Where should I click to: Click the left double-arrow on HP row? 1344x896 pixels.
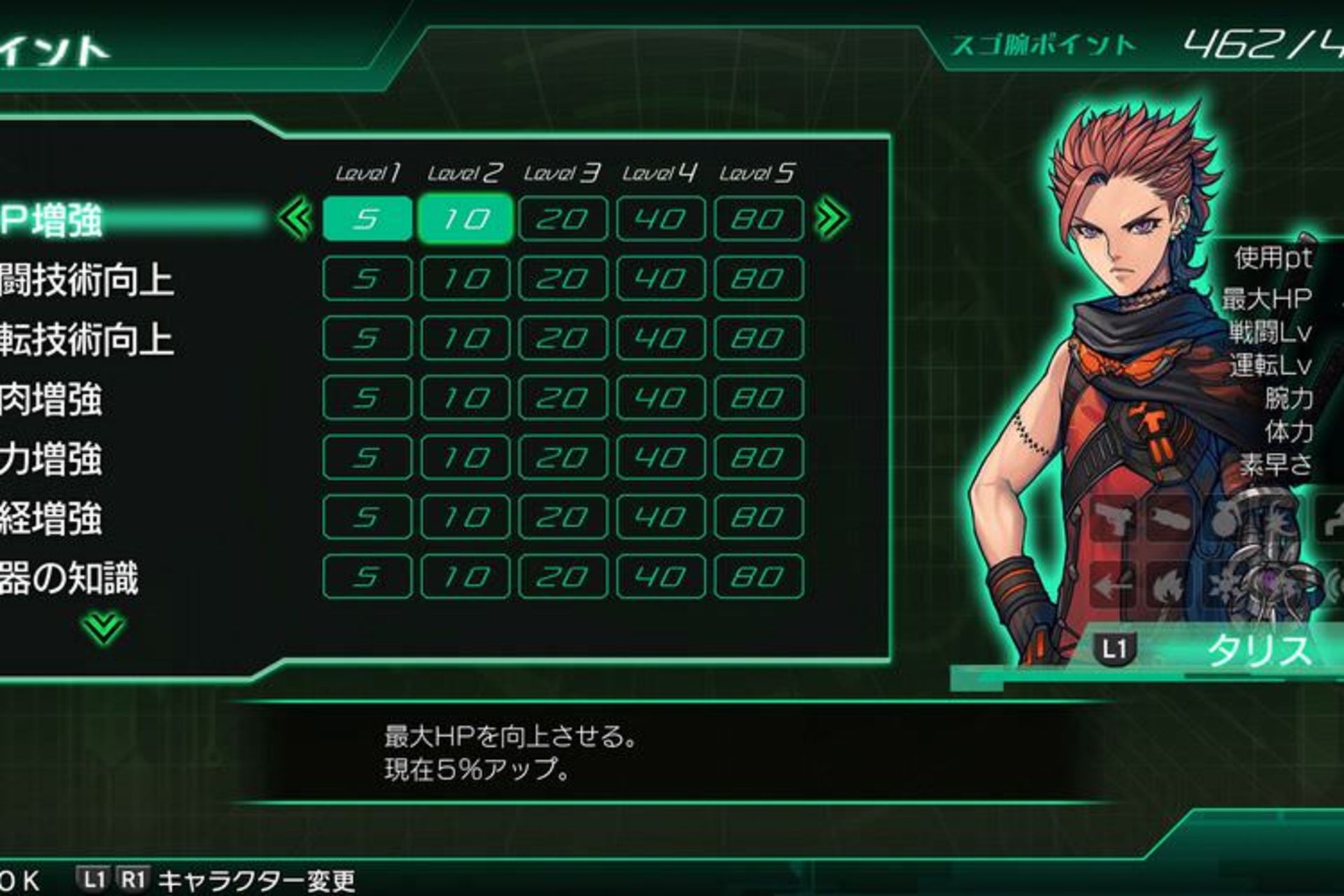(x=295, y=219)
